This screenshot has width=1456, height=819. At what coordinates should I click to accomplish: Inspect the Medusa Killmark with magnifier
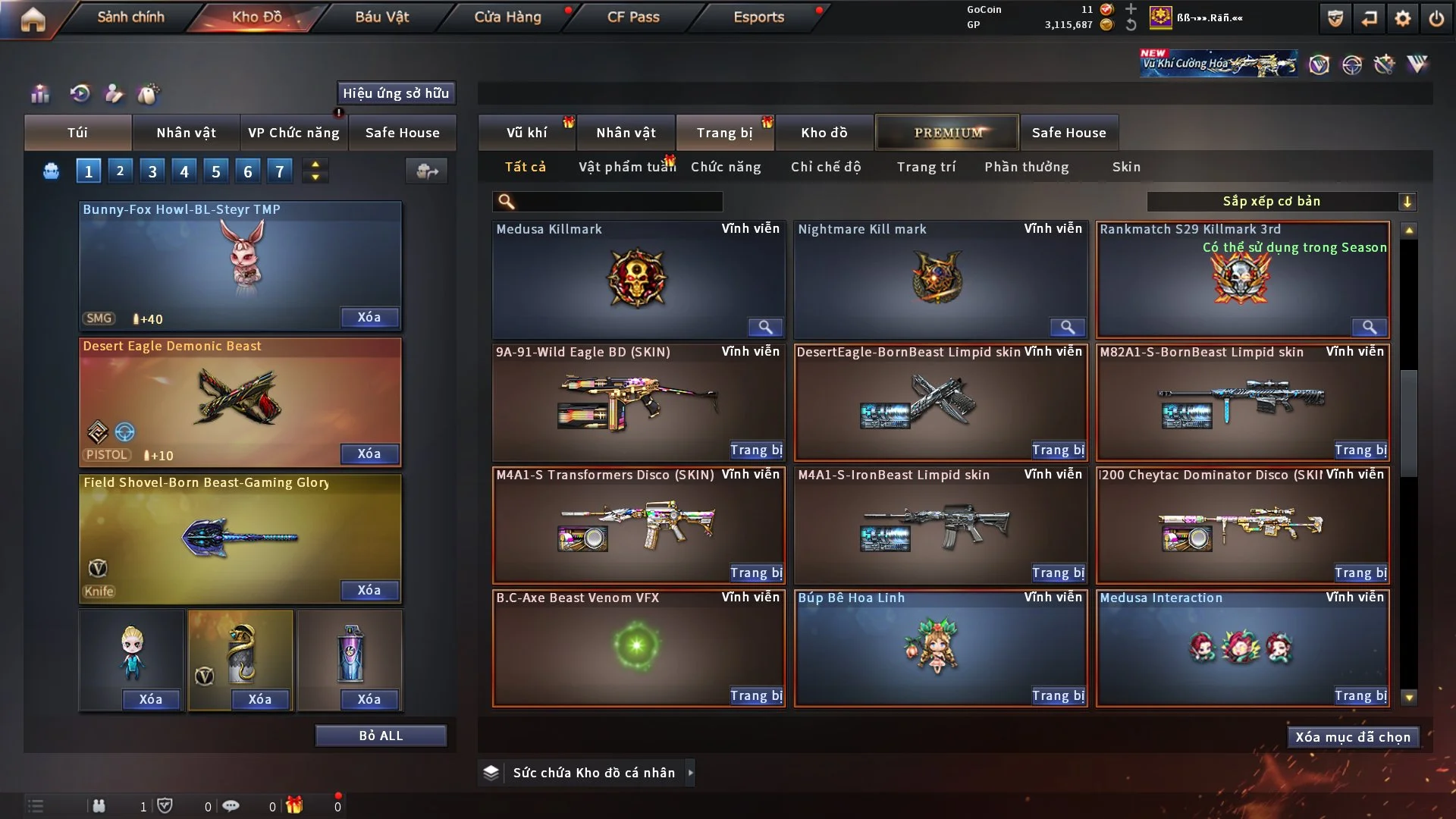click(765, 328)
